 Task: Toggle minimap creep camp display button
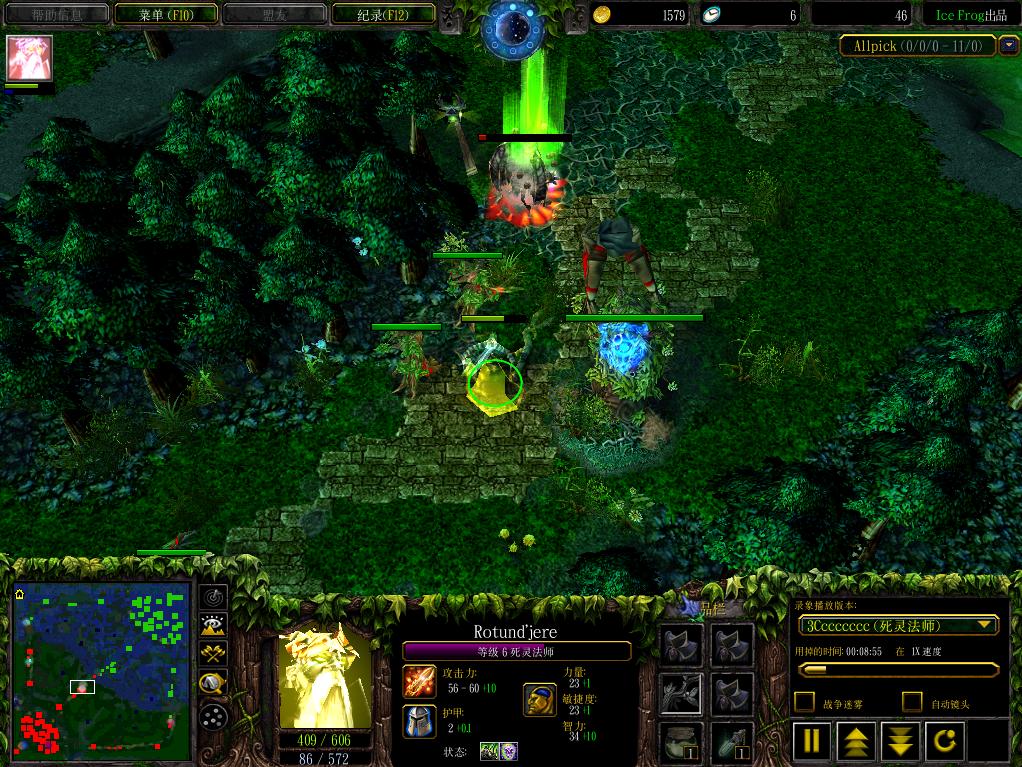point(213,684)
